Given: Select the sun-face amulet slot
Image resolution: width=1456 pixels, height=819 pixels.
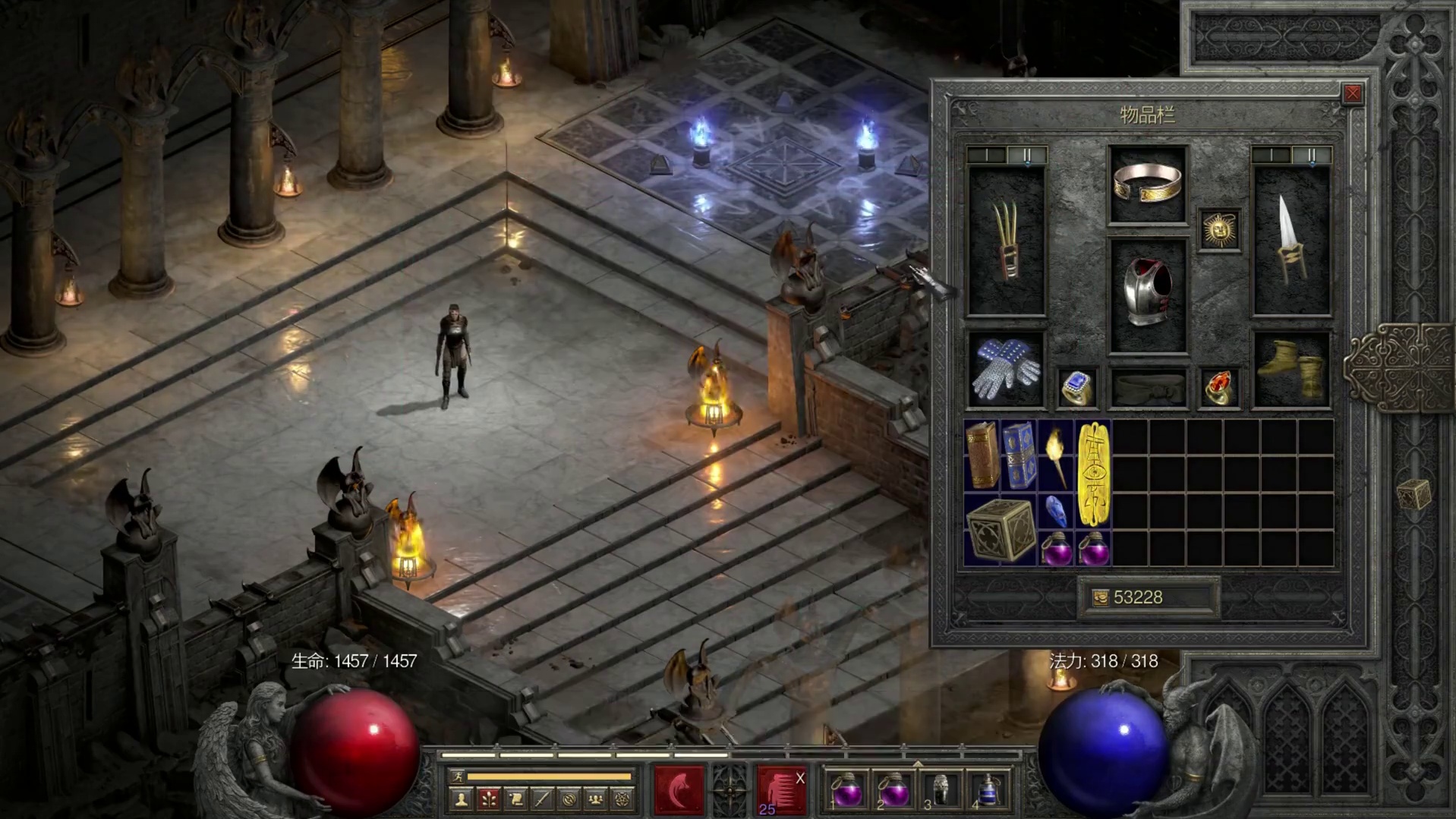Looking at the screenshot, I should pos(1219,228).
